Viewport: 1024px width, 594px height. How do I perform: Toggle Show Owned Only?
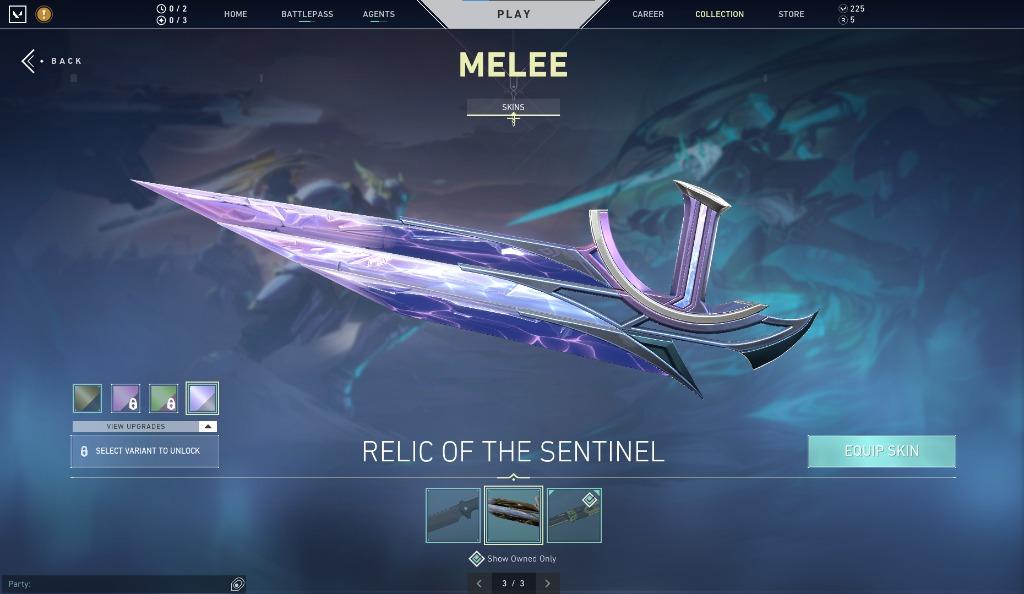click(x=477, y=558)
